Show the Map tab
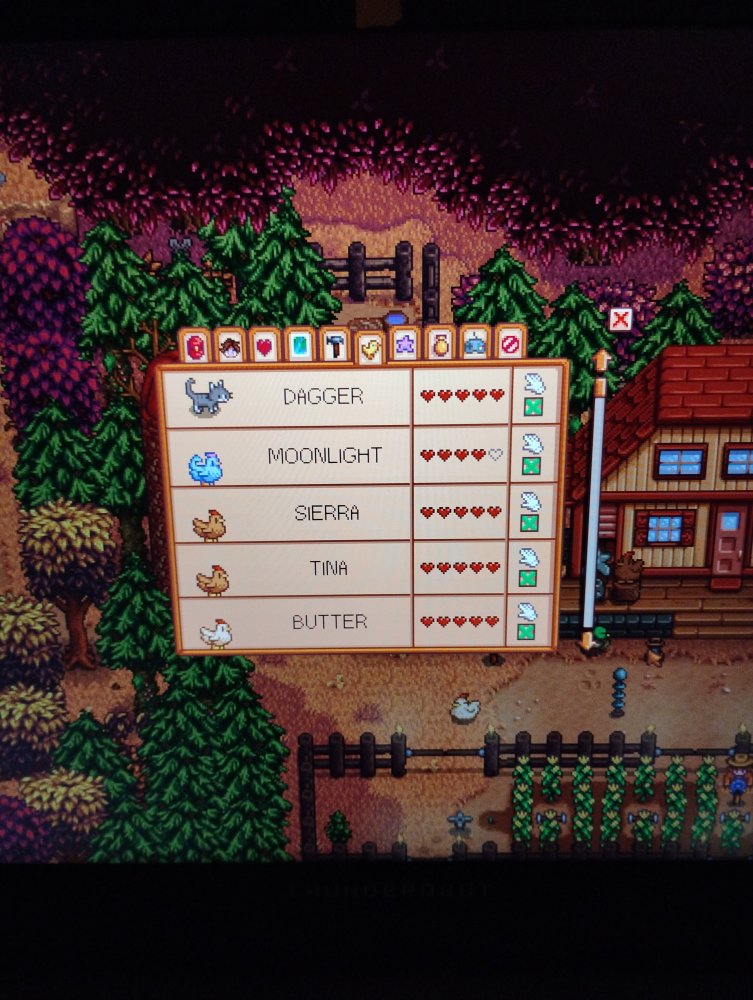753x1000 pixels. click(x=300, y=346)
